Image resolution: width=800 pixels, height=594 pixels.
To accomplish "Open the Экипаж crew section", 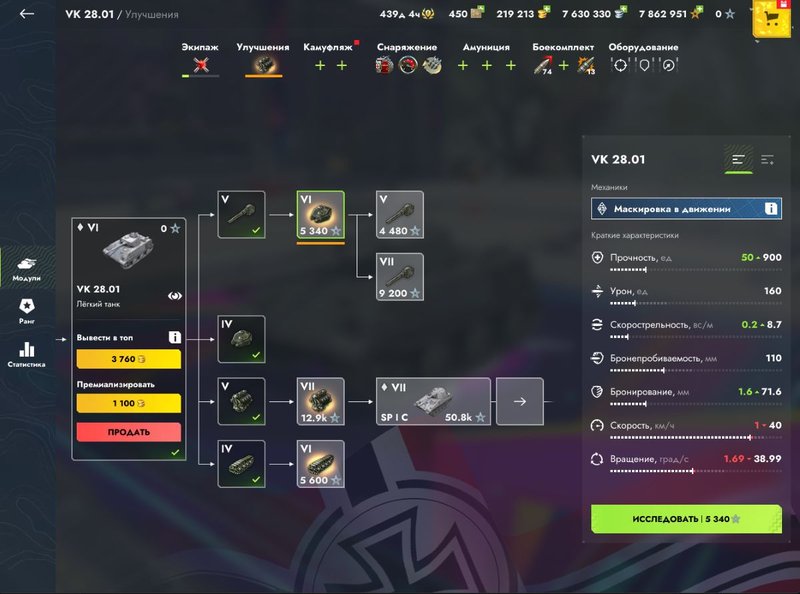I will (200, 59).
